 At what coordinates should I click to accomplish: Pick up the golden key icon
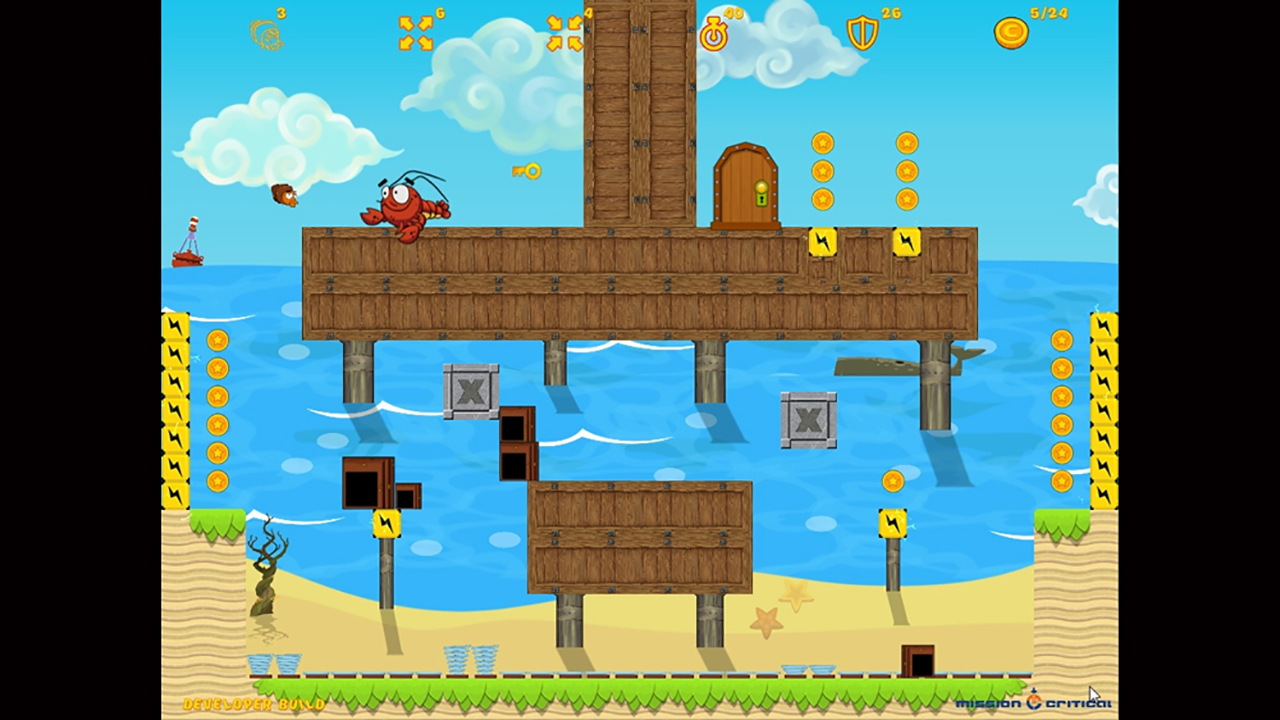click(x=527, y=171)
